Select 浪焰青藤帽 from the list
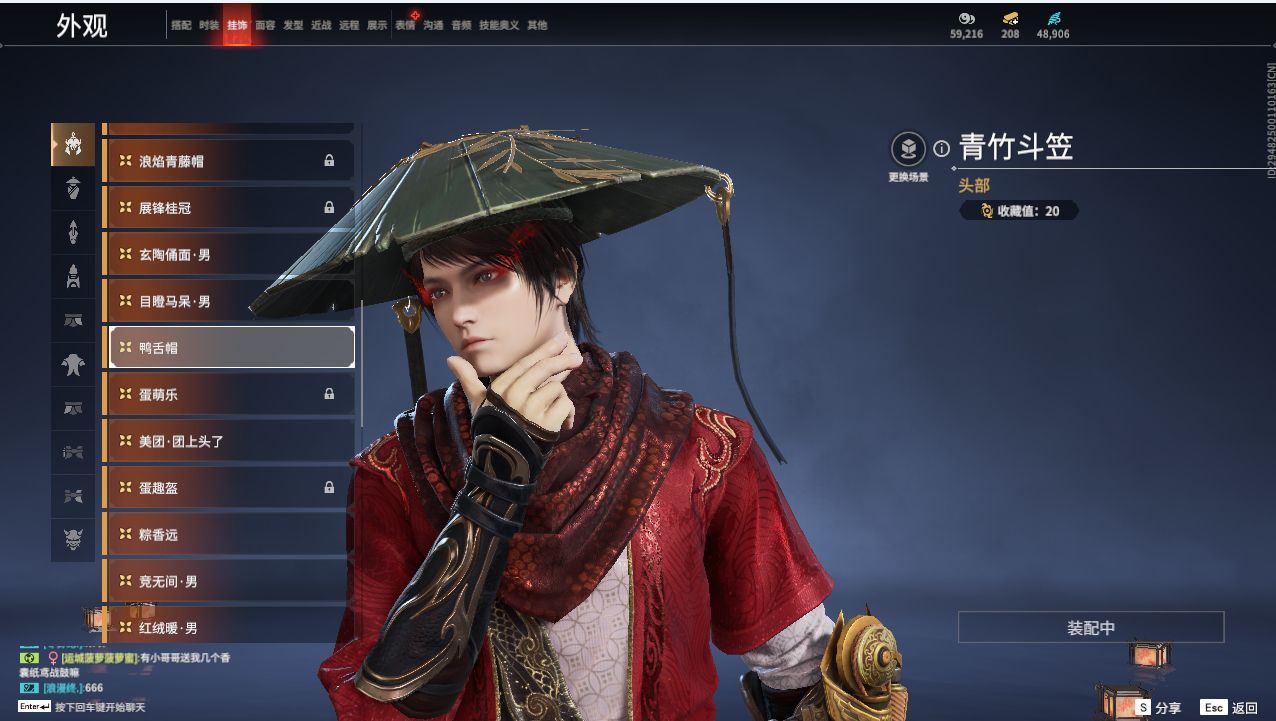This screenshot has height=721, width=1276. (x=228, y=161)
